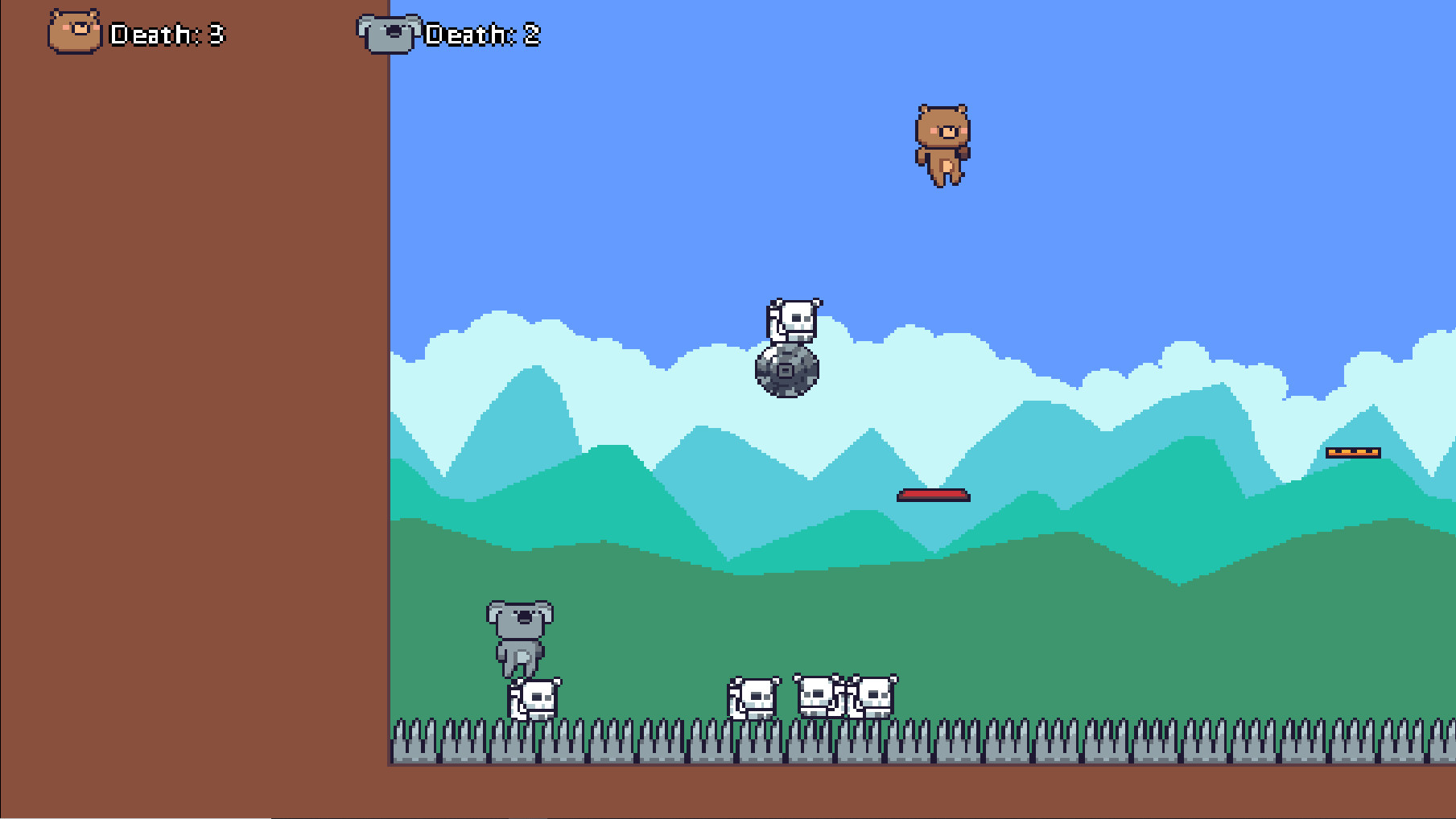Click the bear portrait icon in the HUD
Screen dimensions: 1456x819
74,33
